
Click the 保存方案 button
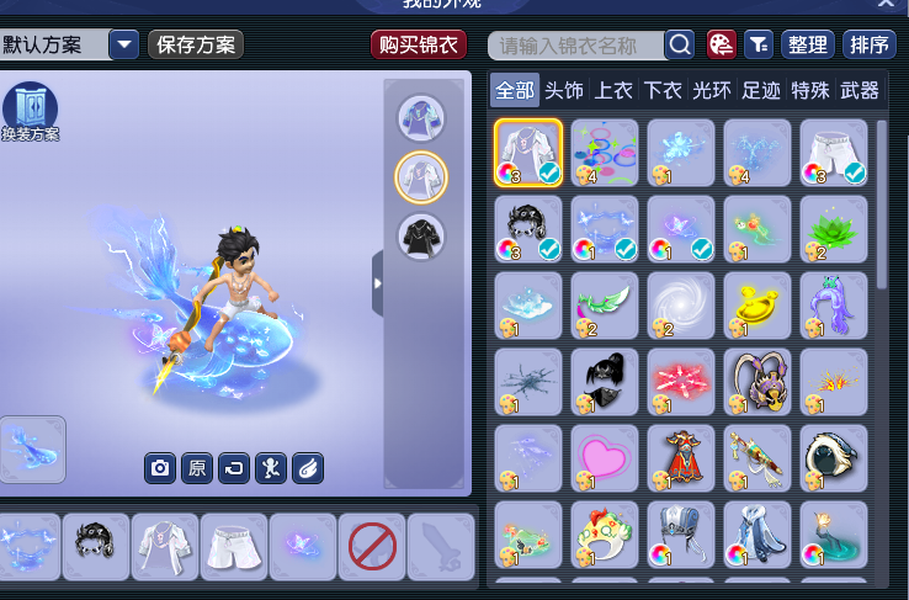click(x=196, y=45)
